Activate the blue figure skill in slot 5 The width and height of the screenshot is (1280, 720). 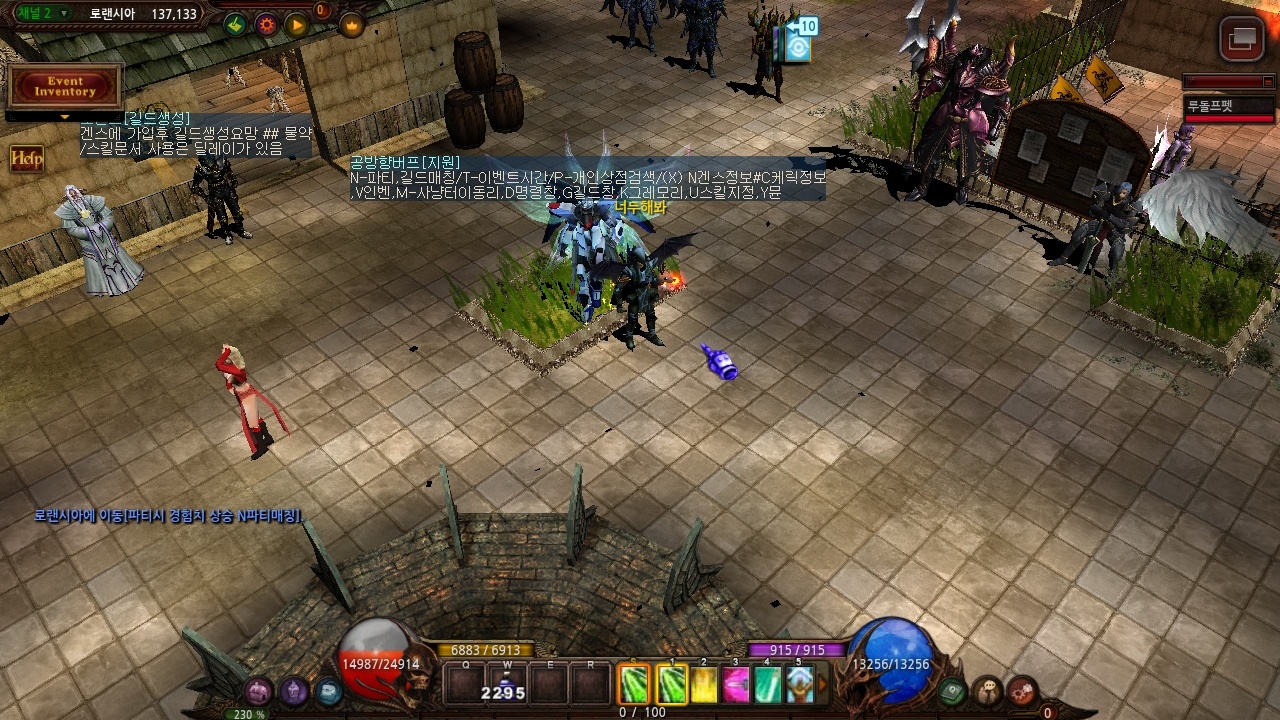click(x=799, y=684)
